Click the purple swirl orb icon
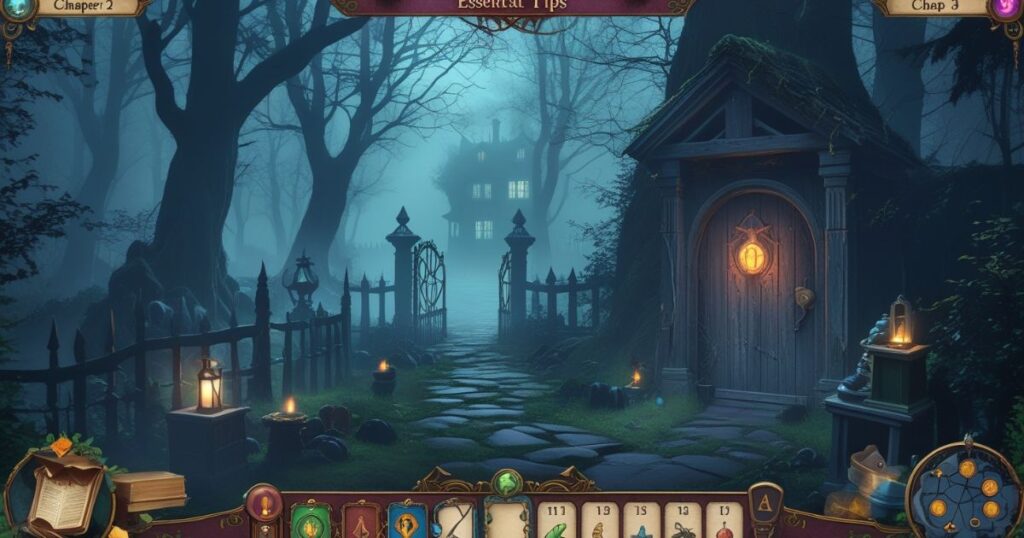 [1007, 8]
